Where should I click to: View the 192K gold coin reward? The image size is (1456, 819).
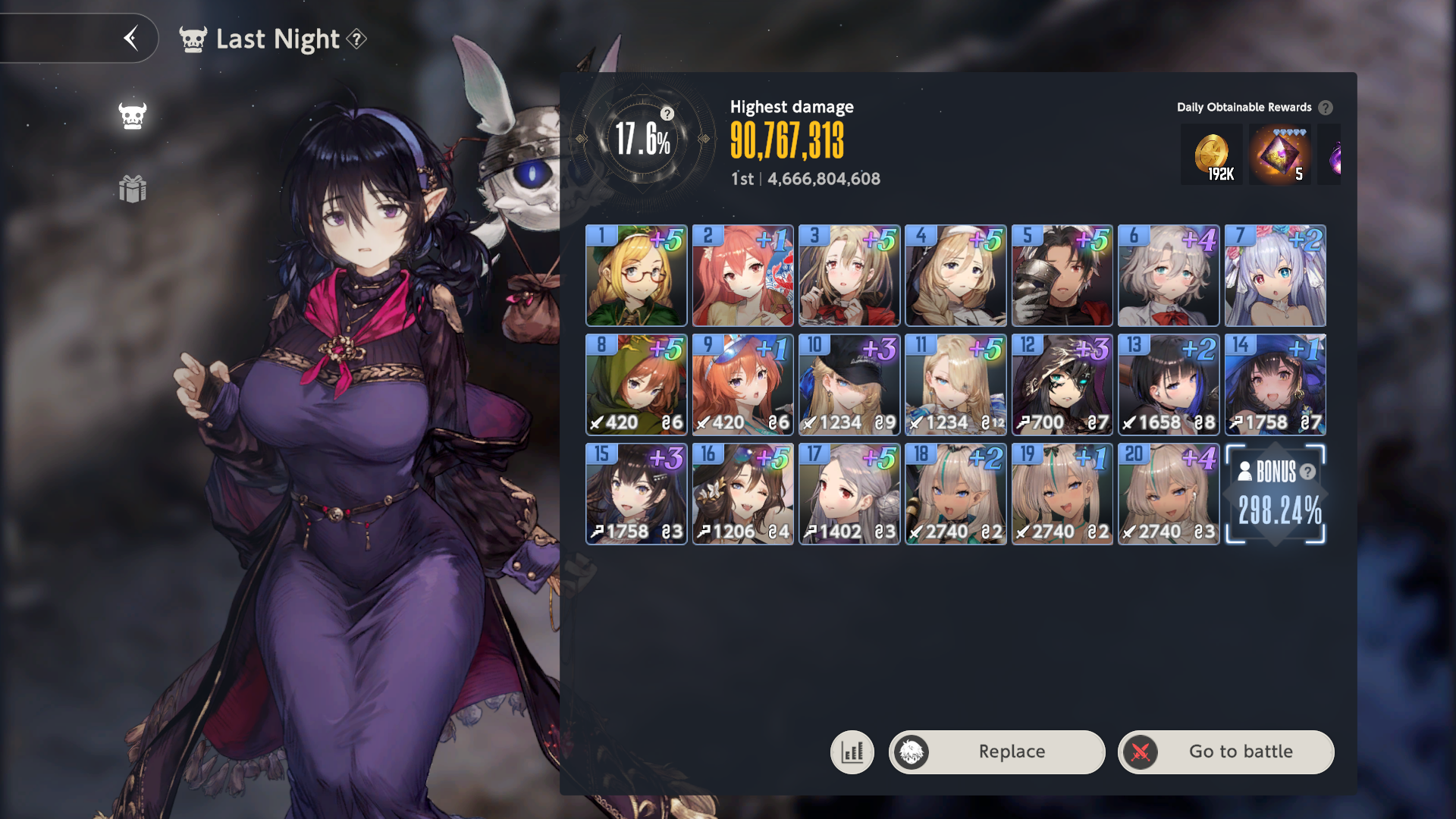[1212, 155]
